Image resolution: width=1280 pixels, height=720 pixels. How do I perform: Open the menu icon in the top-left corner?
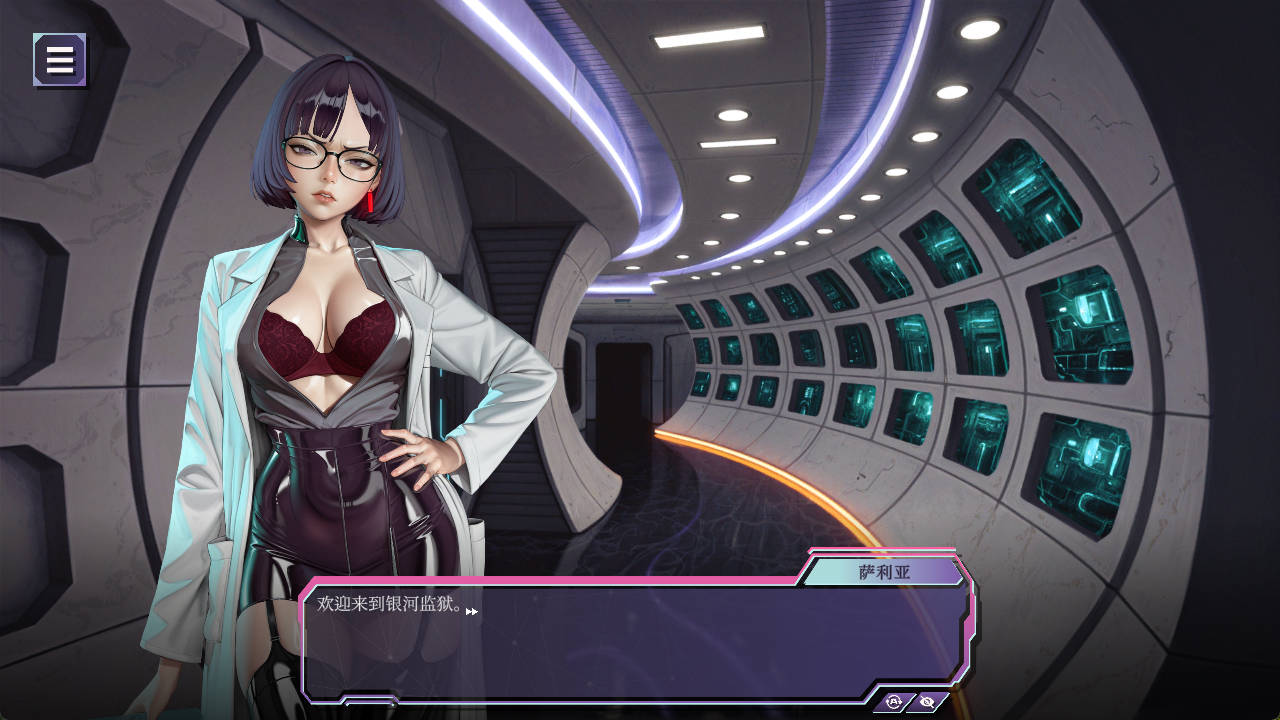click(59, 59)
